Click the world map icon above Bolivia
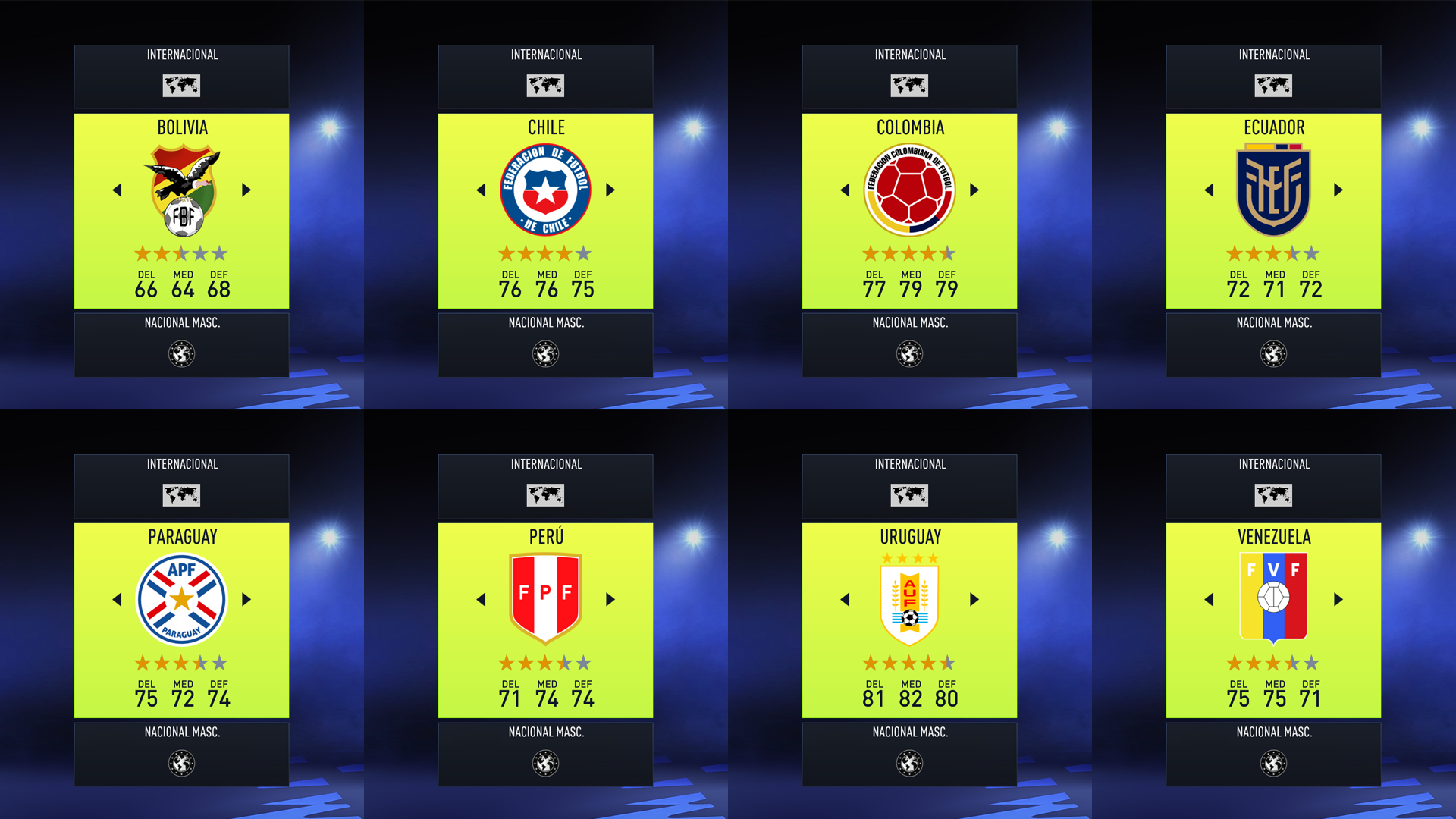Viewport: 1456px width, 819px height. tap(181, 86)
